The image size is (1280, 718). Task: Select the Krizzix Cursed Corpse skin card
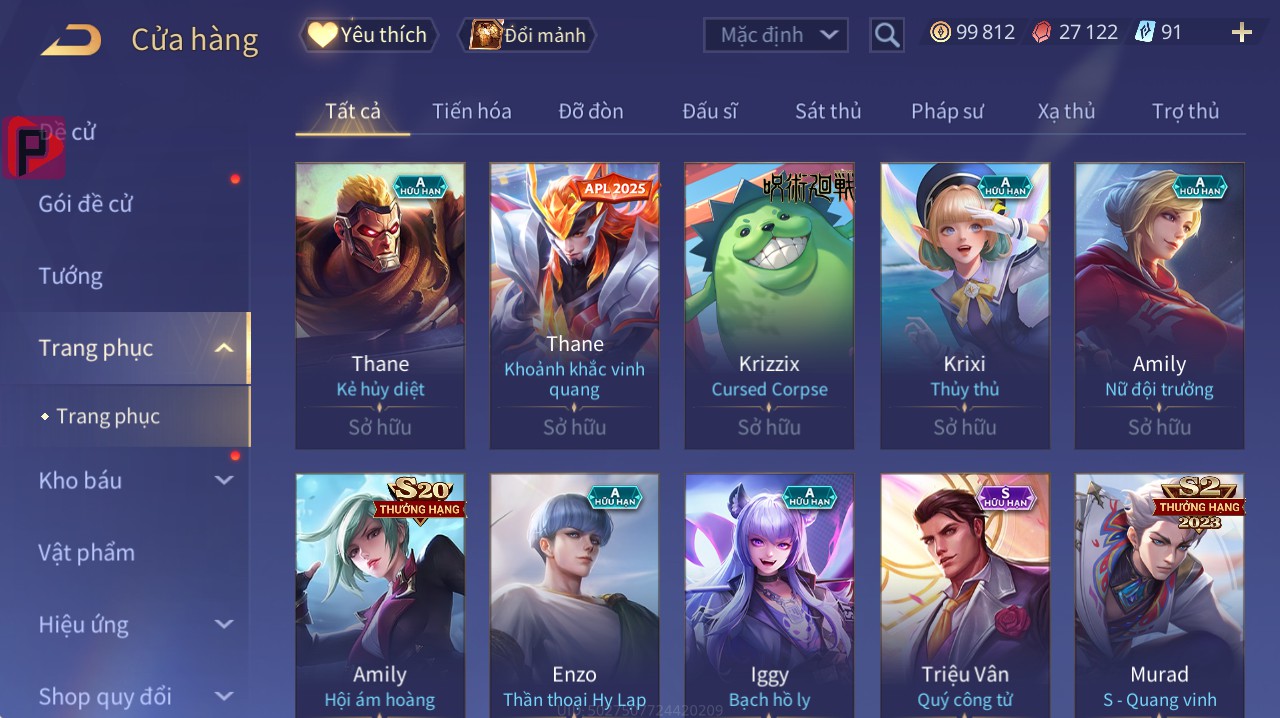pyautogui.click(x=769, y=305)
